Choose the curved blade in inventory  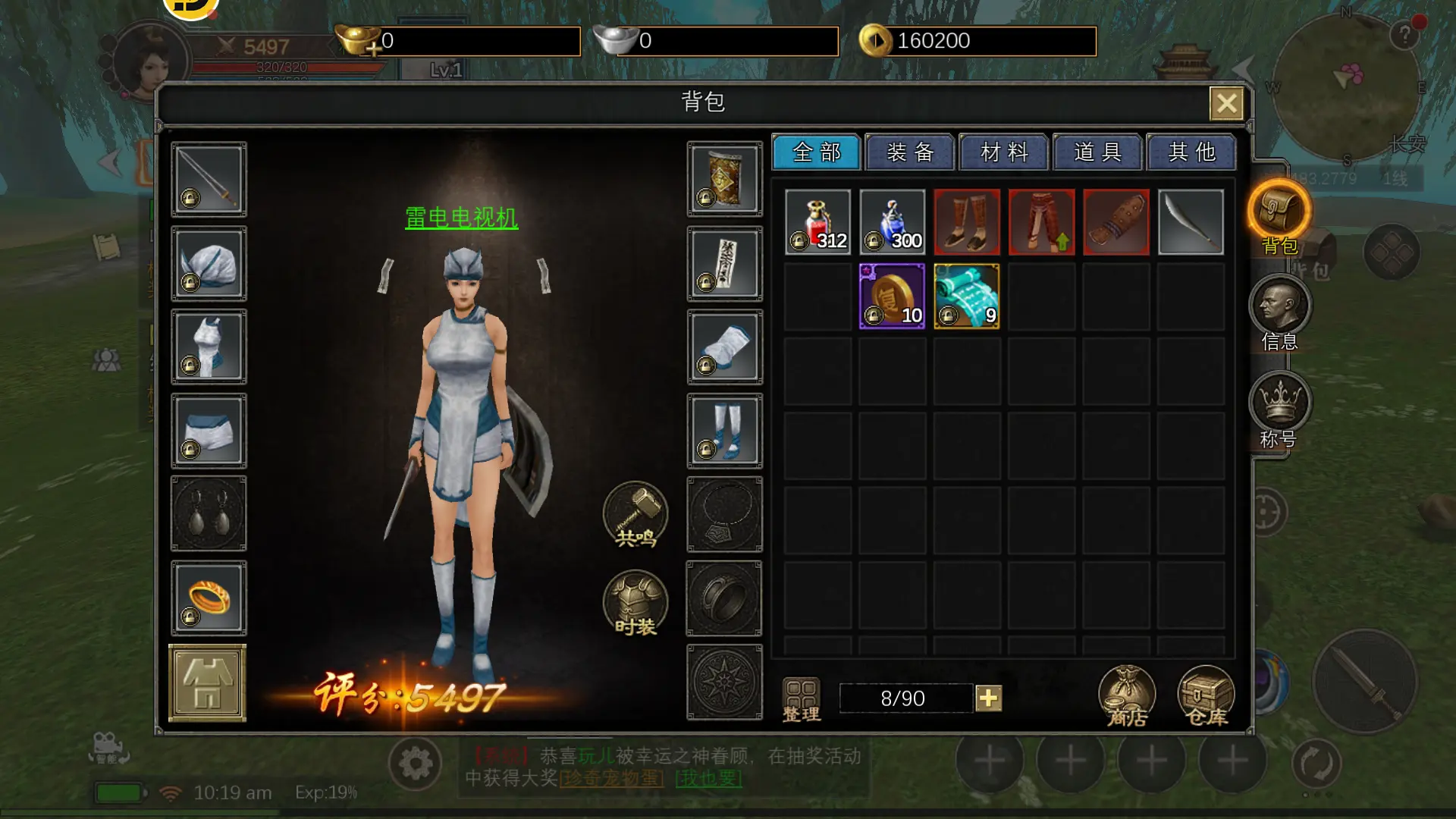click(x=1191, y=222)
